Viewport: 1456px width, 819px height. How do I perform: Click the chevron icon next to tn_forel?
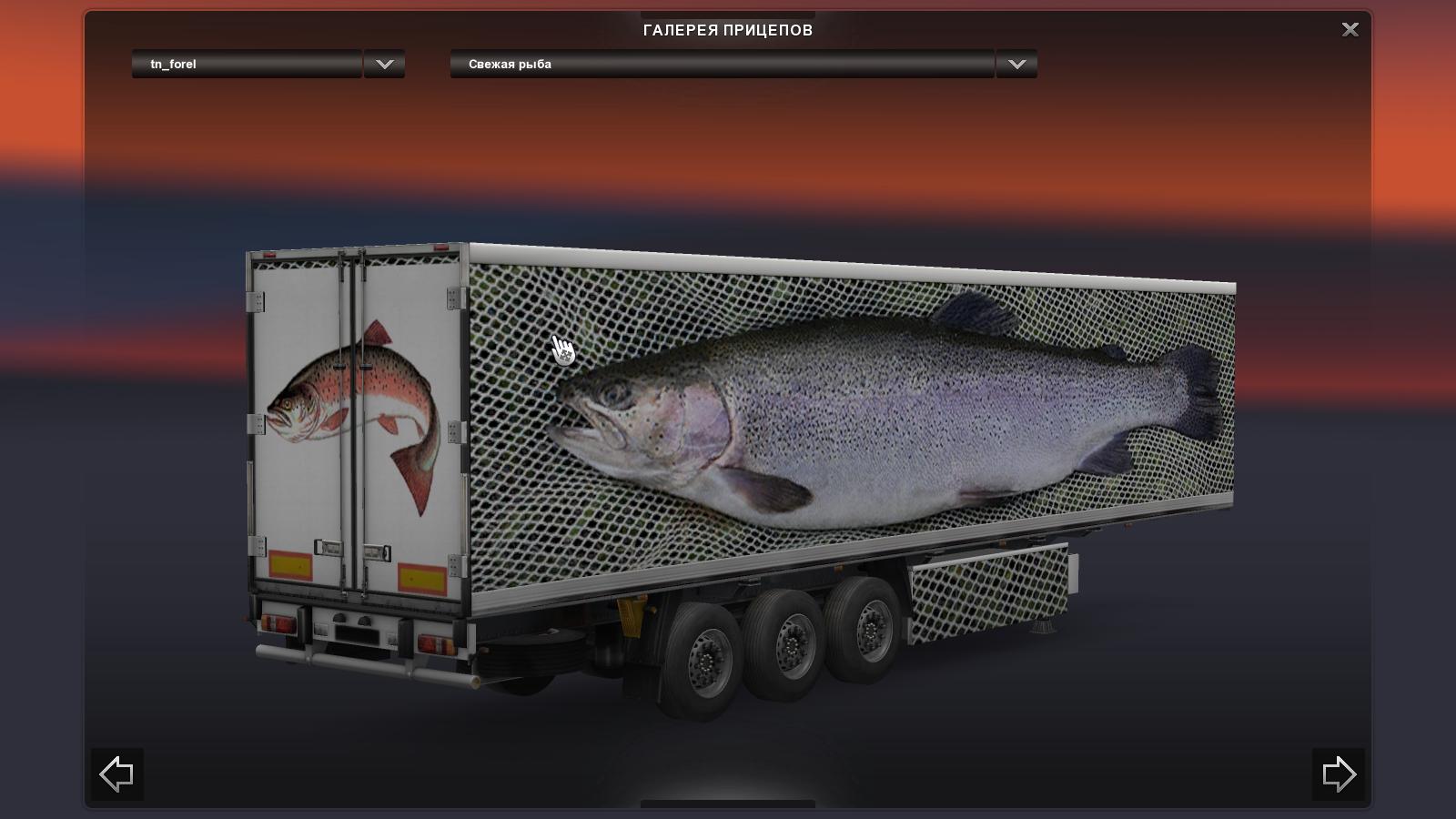383,64
